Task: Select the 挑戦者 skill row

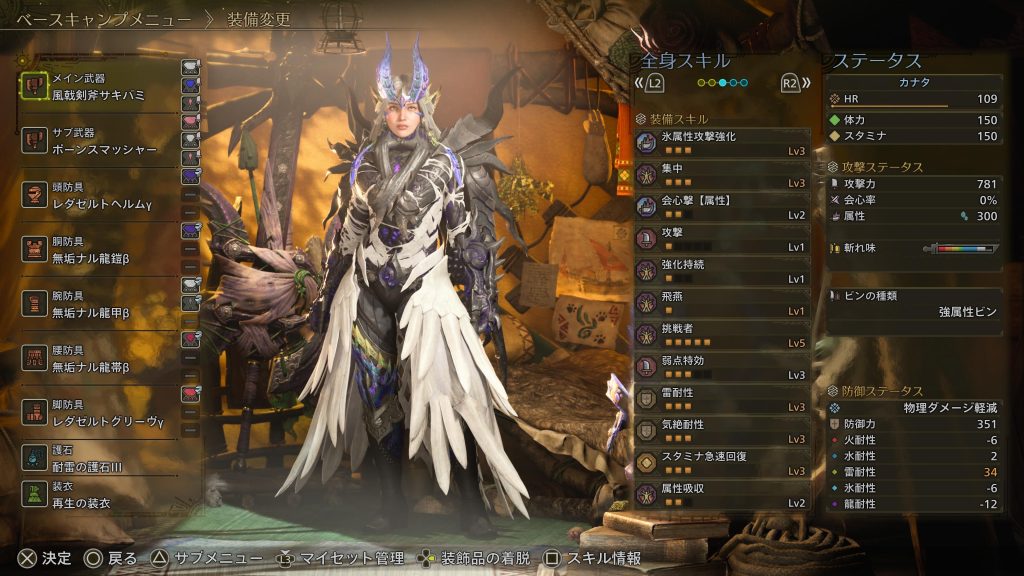Action: (x=722, y=335)
